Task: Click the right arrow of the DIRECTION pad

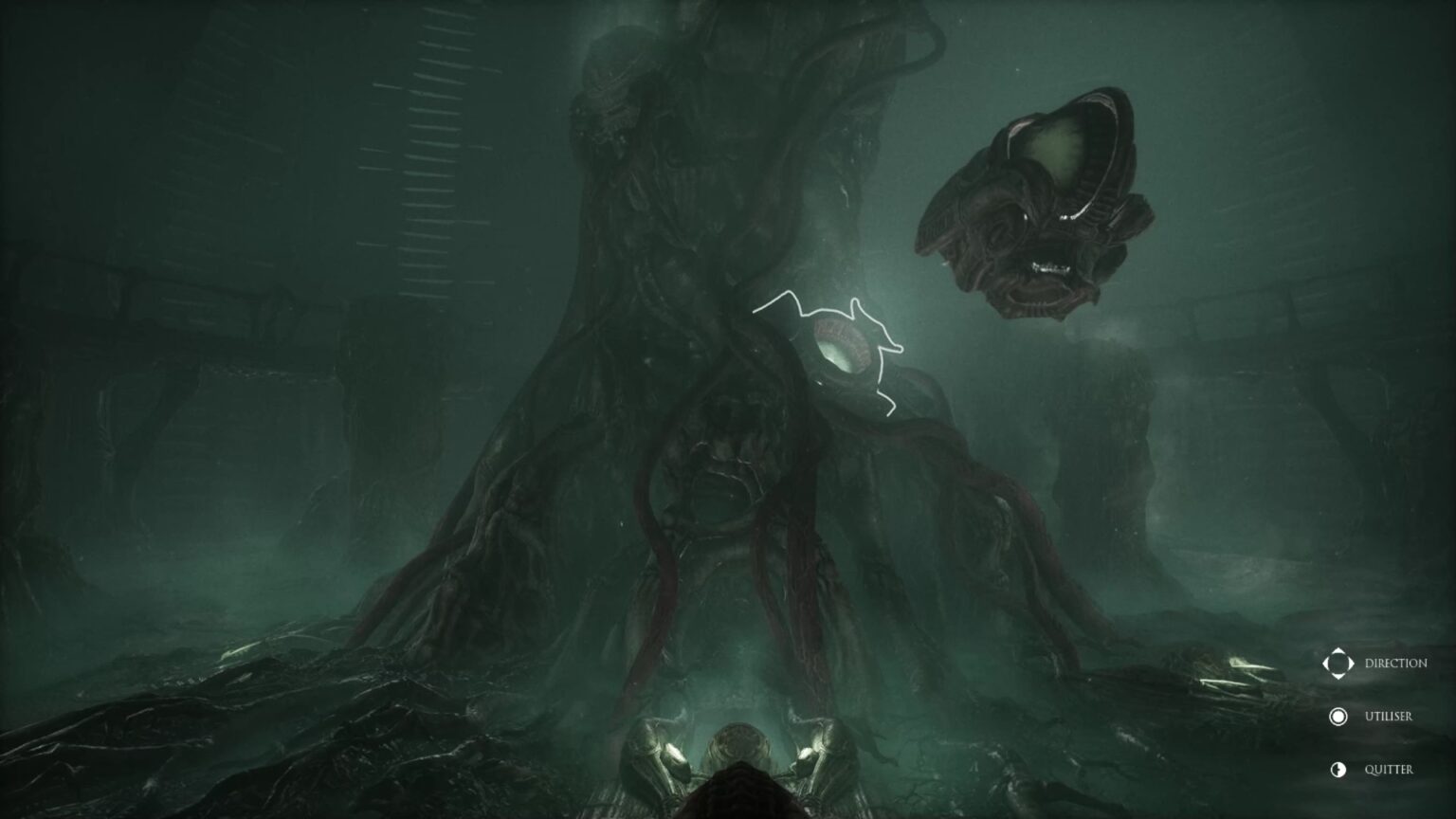Action: click(1350, 664)
